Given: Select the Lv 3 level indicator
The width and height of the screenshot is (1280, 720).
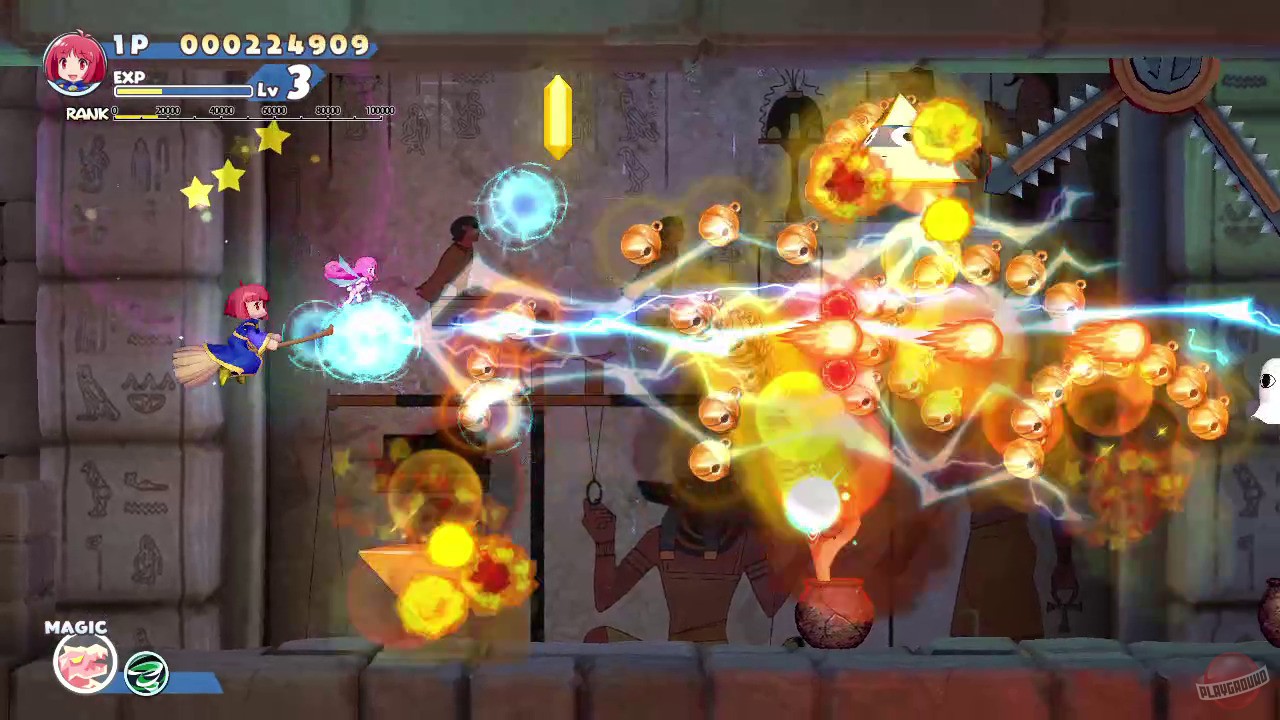Looking at the screenshot, I should point(288,84).
